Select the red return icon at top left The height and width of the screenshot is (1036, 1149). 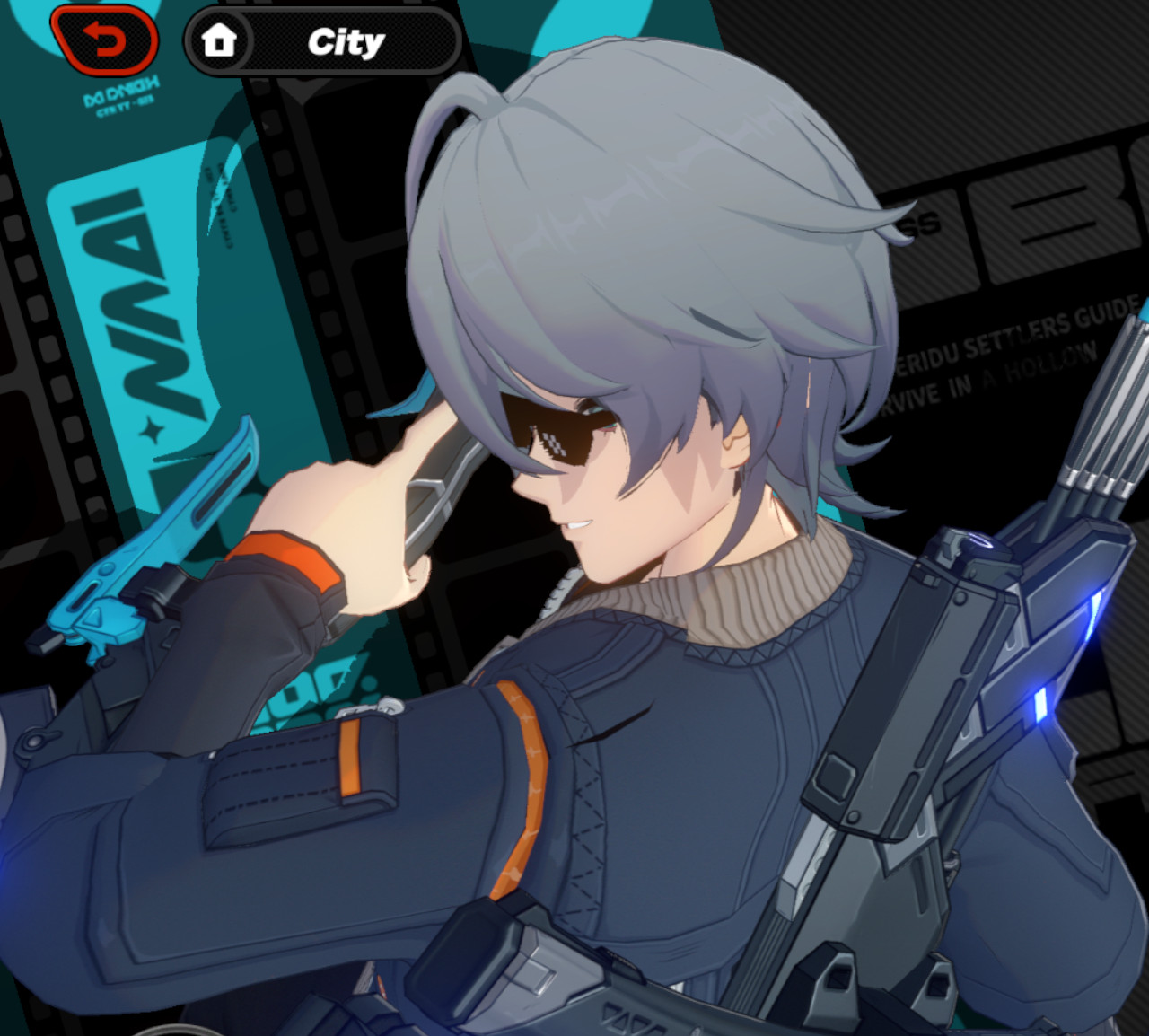coord(106,40)
